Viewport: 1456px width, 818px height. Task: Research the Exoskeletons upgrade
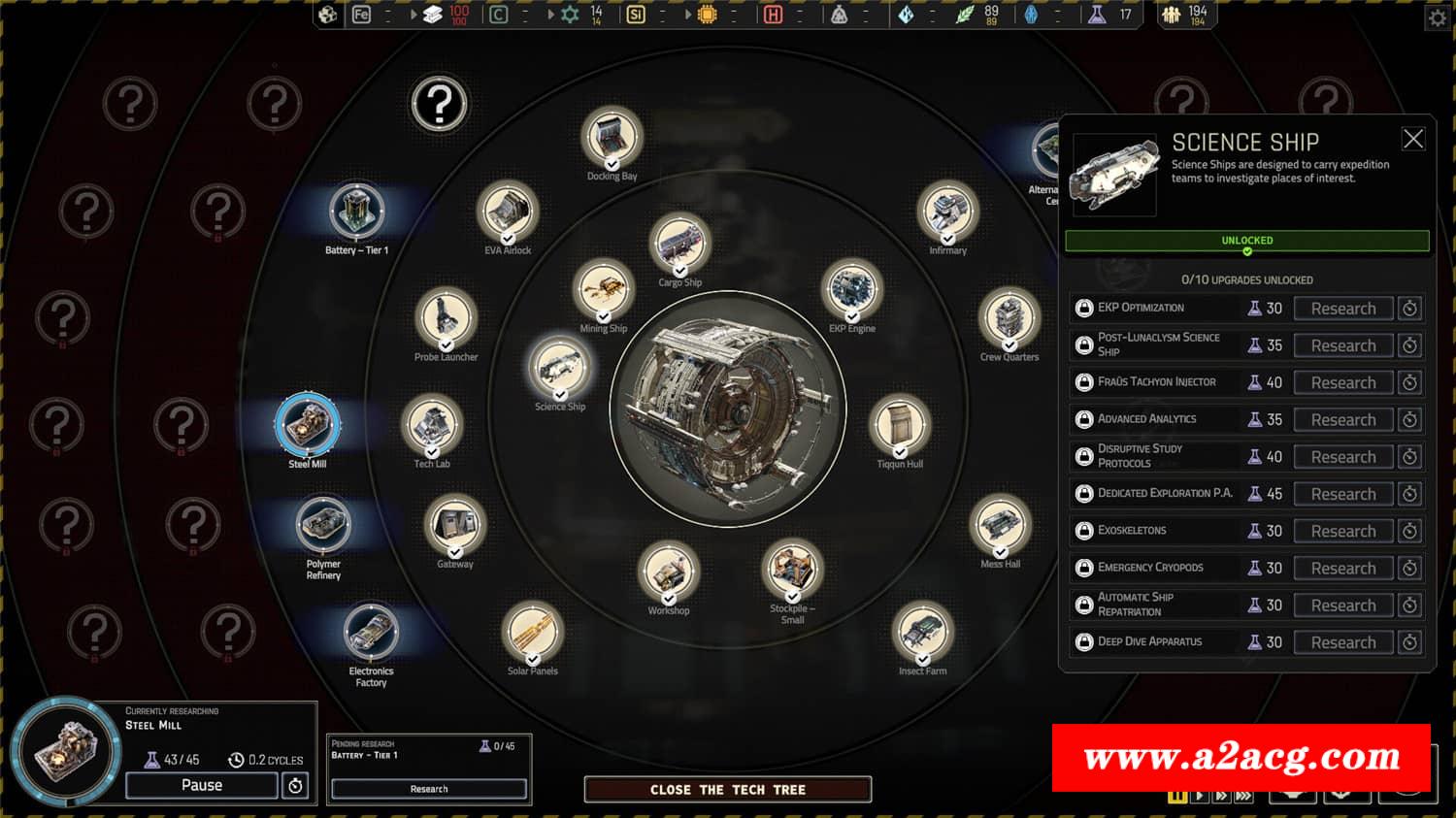tap(1342, 531)
